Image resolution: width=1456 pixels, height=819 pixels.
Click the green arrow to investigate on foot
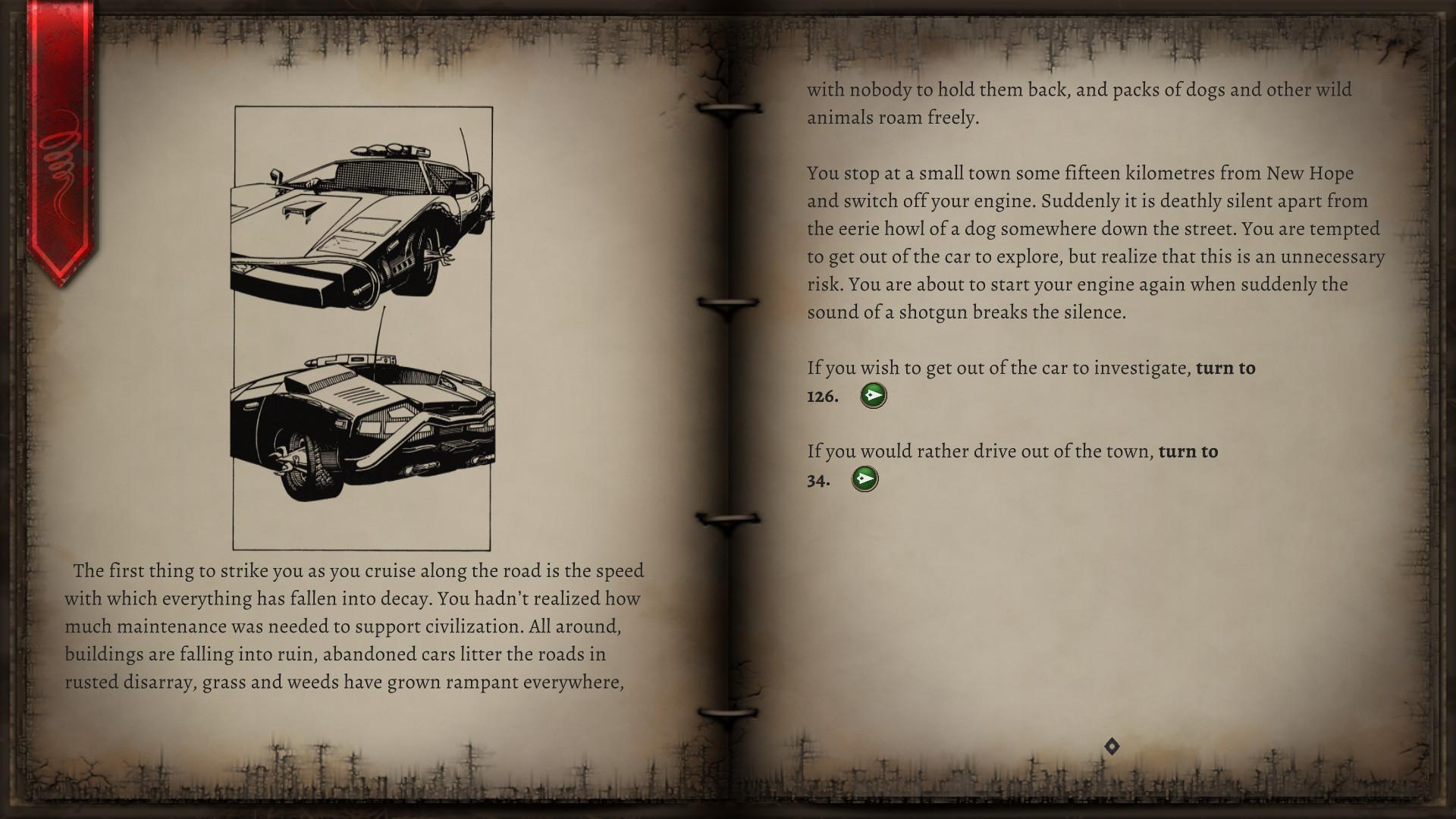point(873,395)
